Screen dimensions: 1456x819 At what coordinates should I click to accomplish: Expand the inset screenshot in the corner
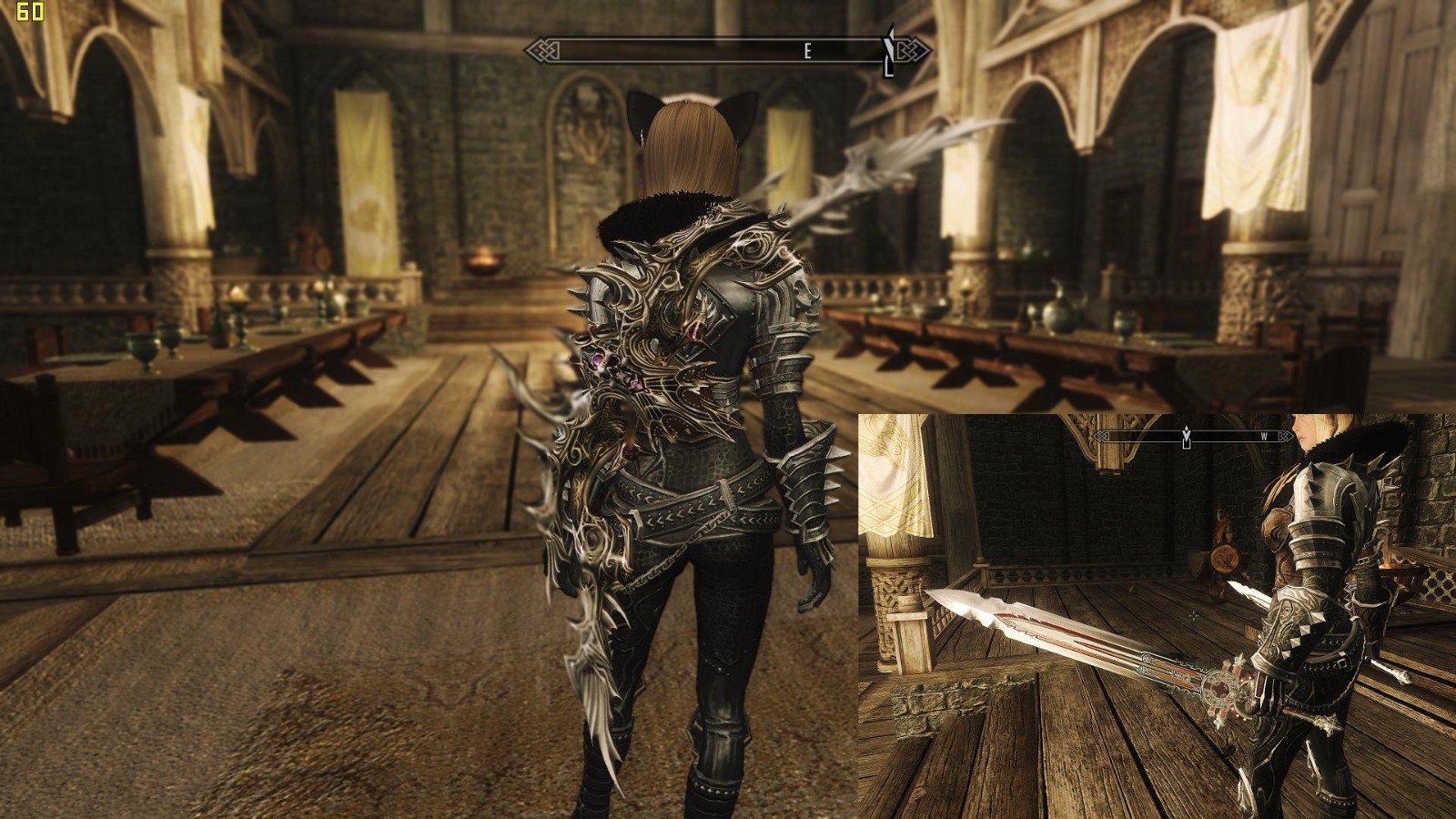1156,614
